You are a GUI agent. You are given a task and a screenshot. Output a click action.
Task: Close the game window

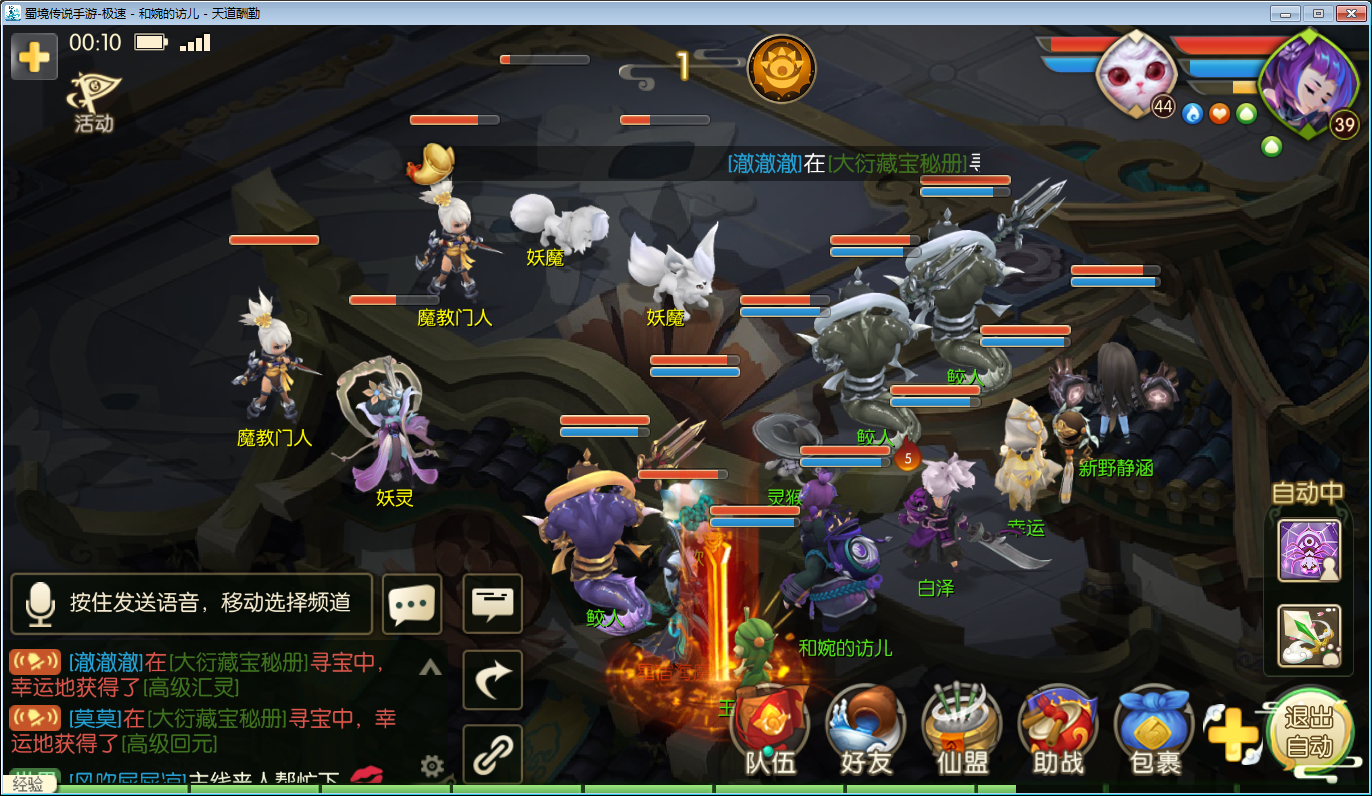click(x=1349, y=13)
